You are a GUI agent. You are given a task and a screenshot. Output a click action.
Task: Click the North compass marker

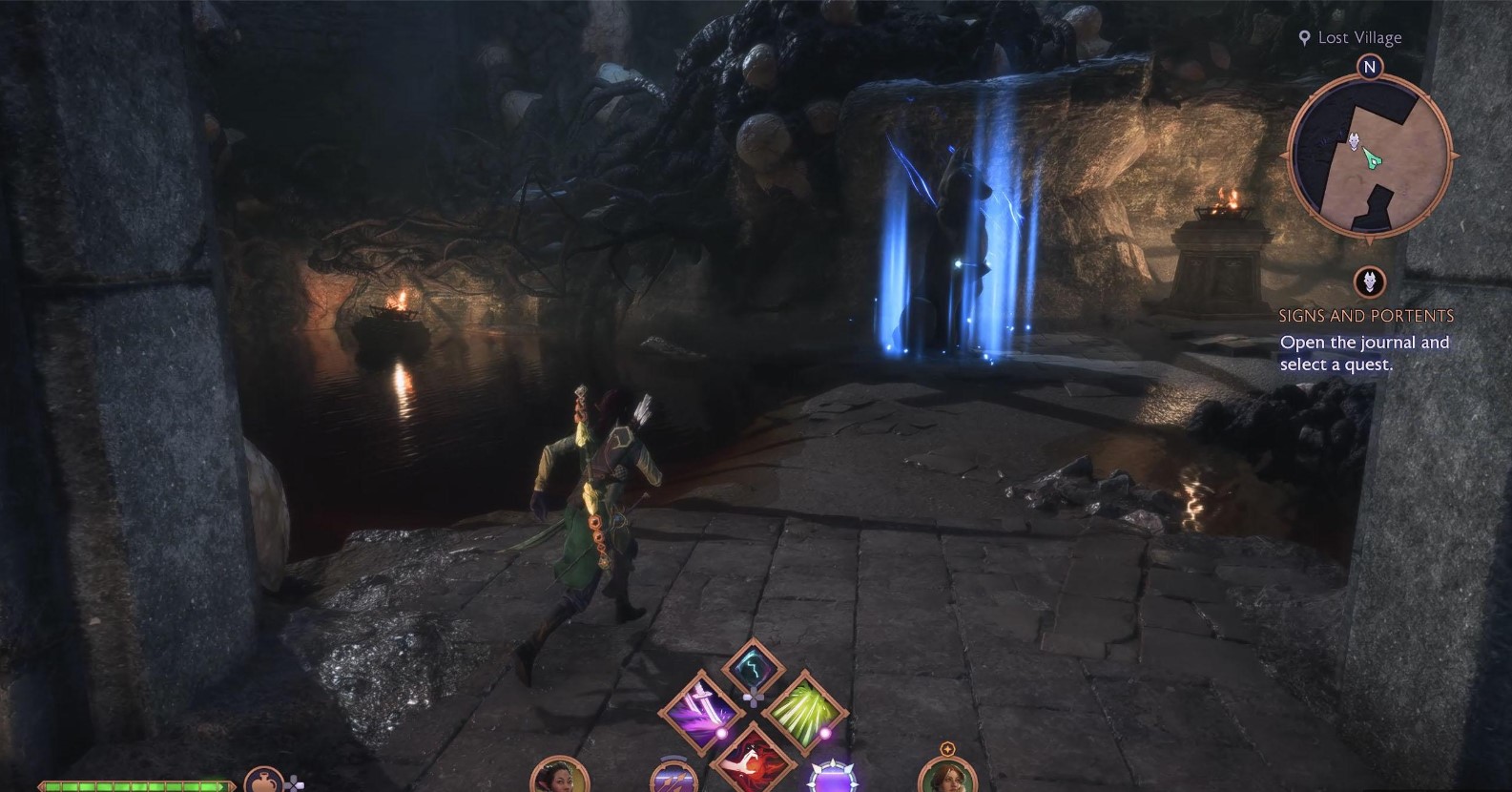(x=1370, y=67)
